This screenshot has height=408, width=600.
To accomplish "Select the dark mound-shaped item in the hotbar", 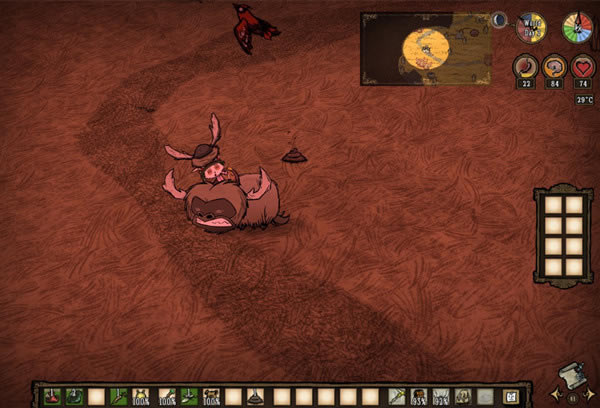I will 256,396.
